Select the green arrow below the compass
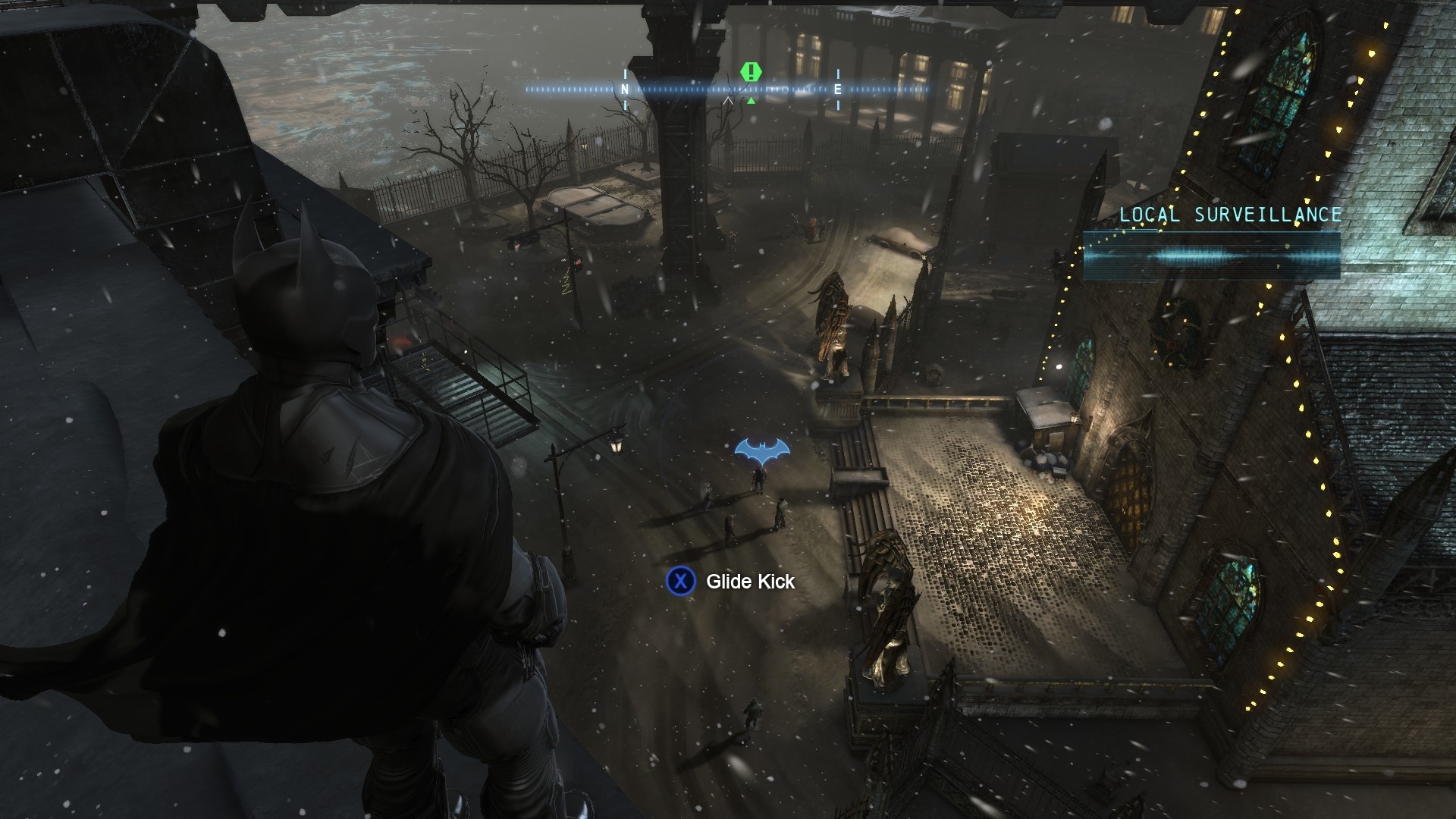 [x=750, y=99]
